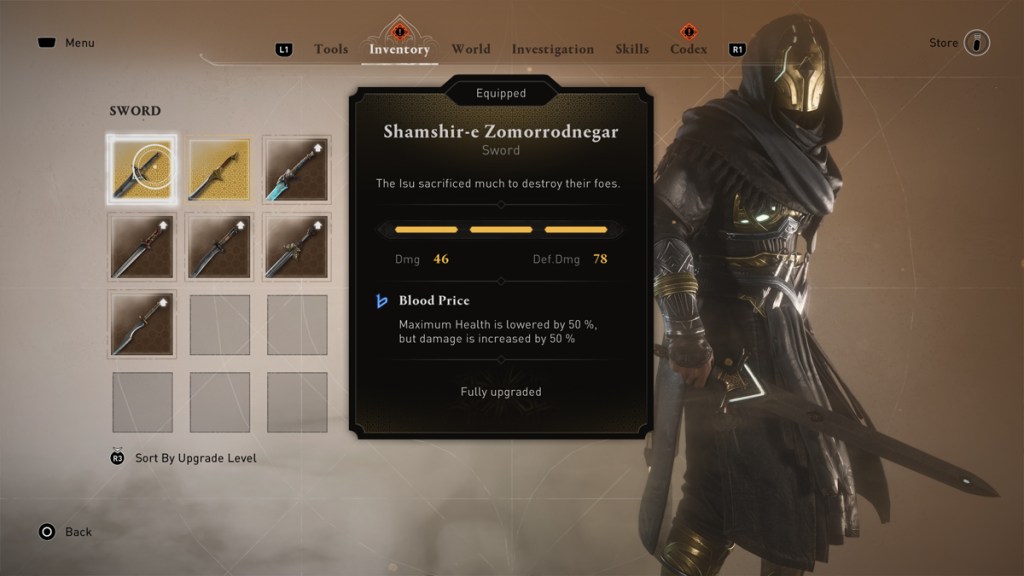Show the Investigation tab
This screenshot has height=576, width=1024.
552,49
